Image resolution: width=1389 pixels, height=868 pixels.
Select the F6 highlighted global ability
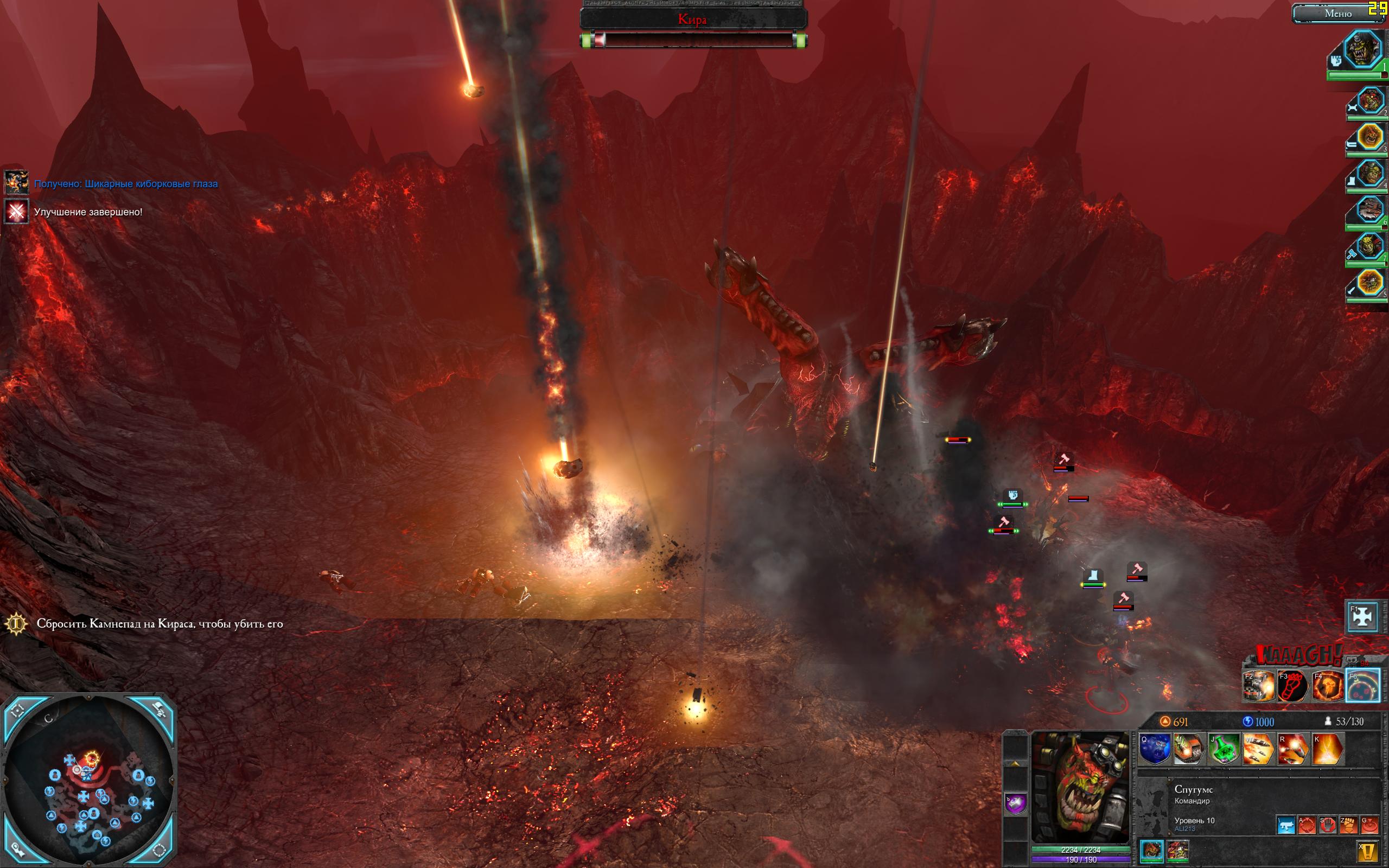click(x=1362, y=686)
